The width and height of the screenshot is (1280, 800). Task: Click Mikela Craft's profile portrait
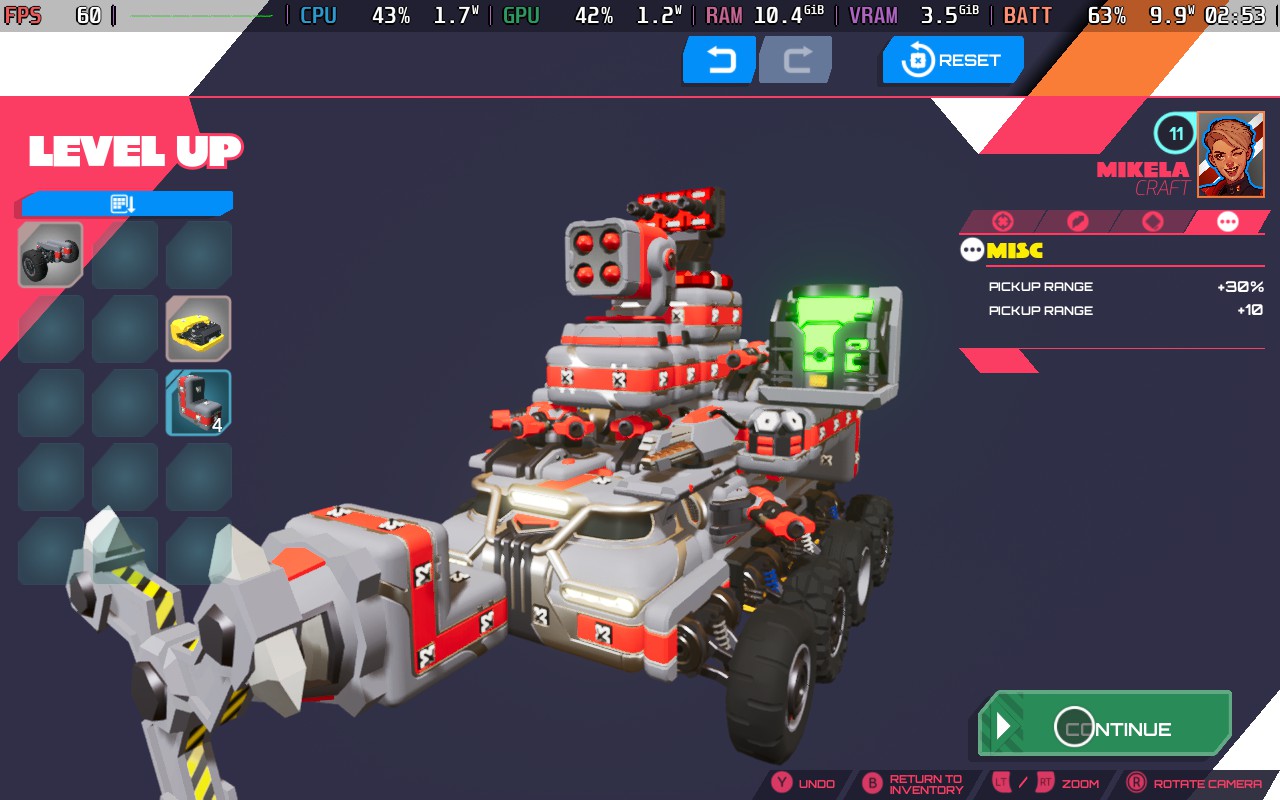1230,155
